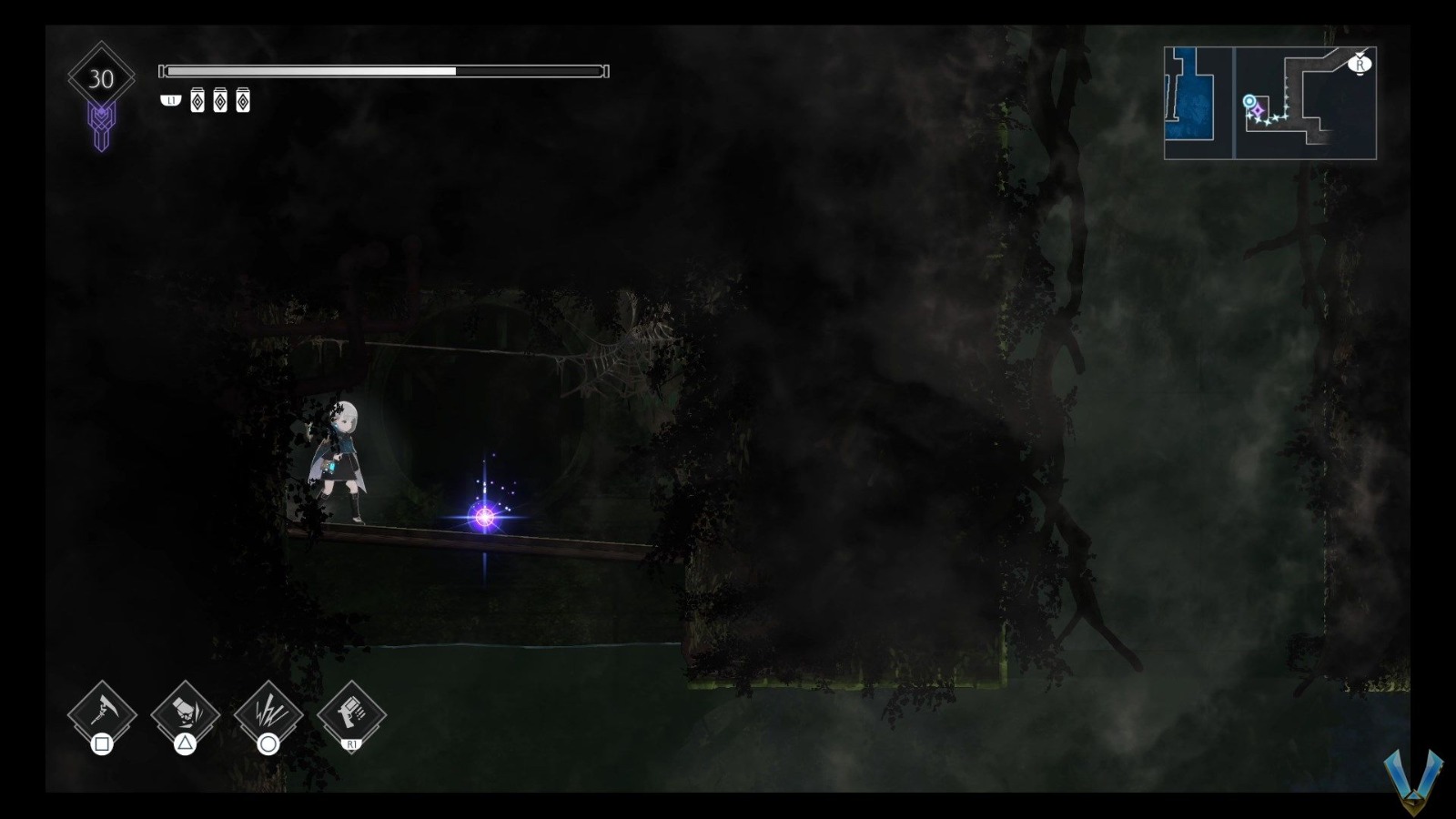Click the purple objective diamond on the minimap
Screen dimensions: 1456x819
pos(1259,111)
